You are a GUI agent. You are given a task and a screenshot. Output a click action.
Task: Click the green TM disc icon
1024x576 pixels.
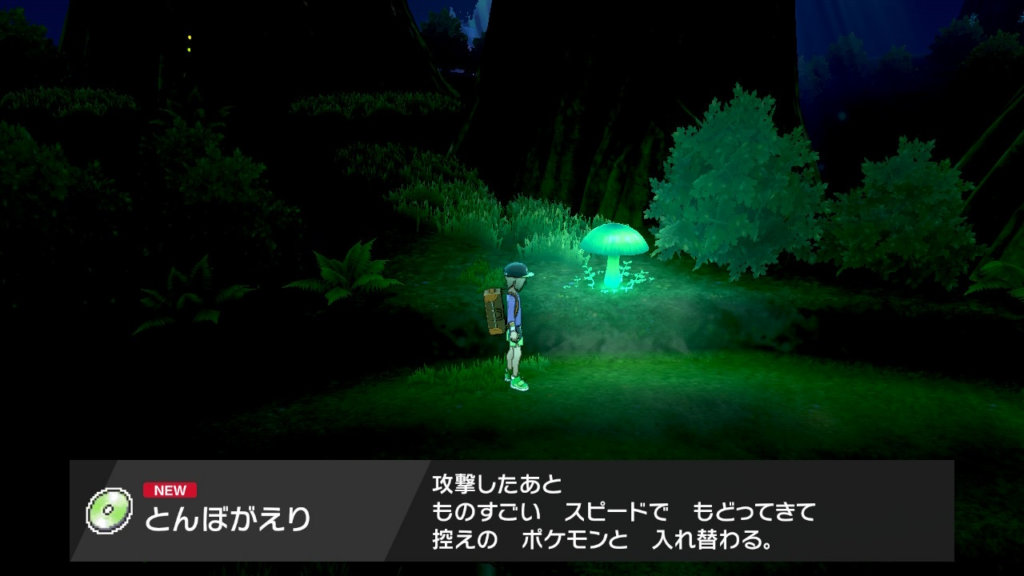pos(109,511)
